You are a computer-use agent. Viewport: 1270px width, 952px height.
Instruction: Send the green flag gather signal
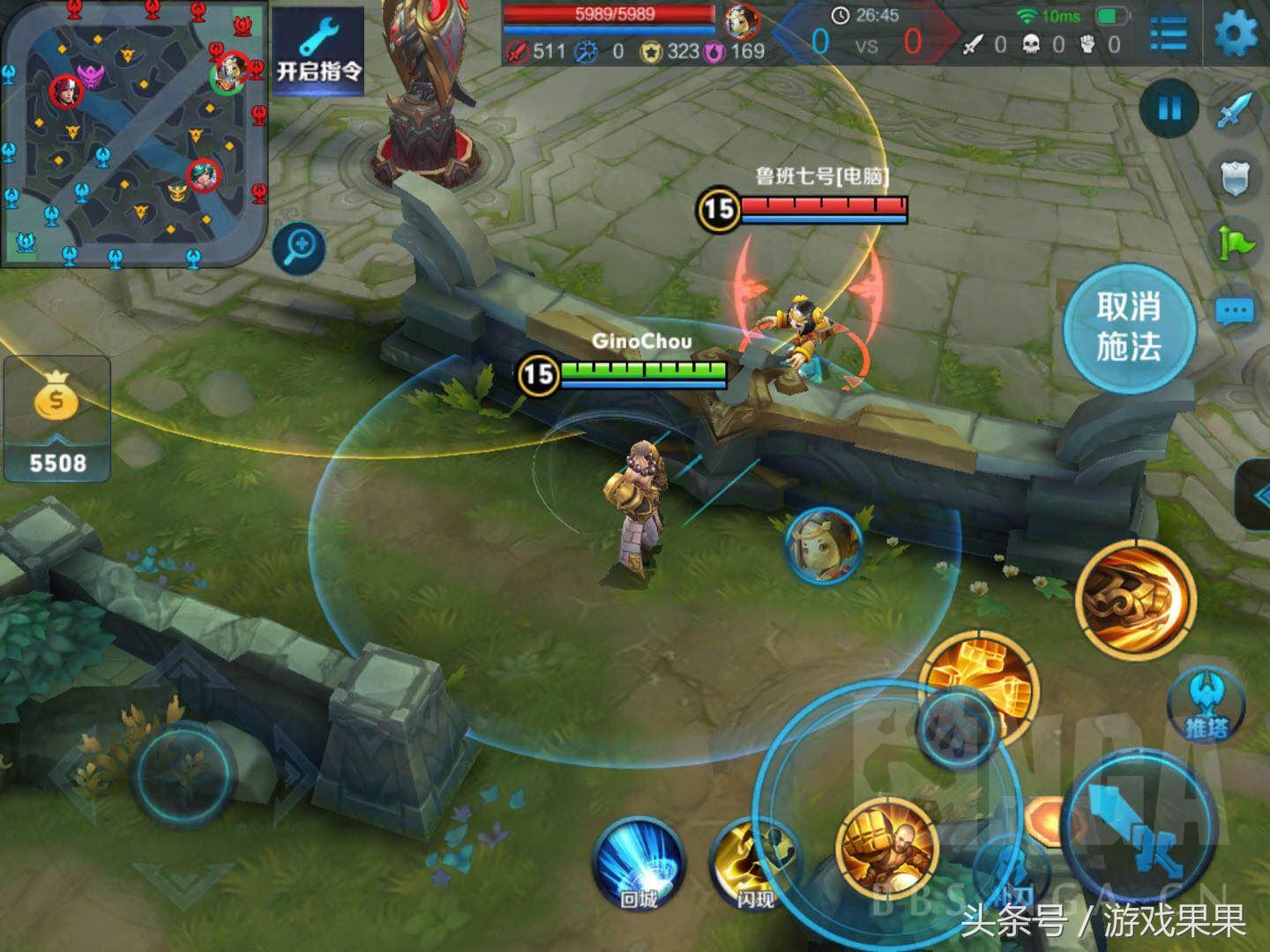click(1236, 243)
